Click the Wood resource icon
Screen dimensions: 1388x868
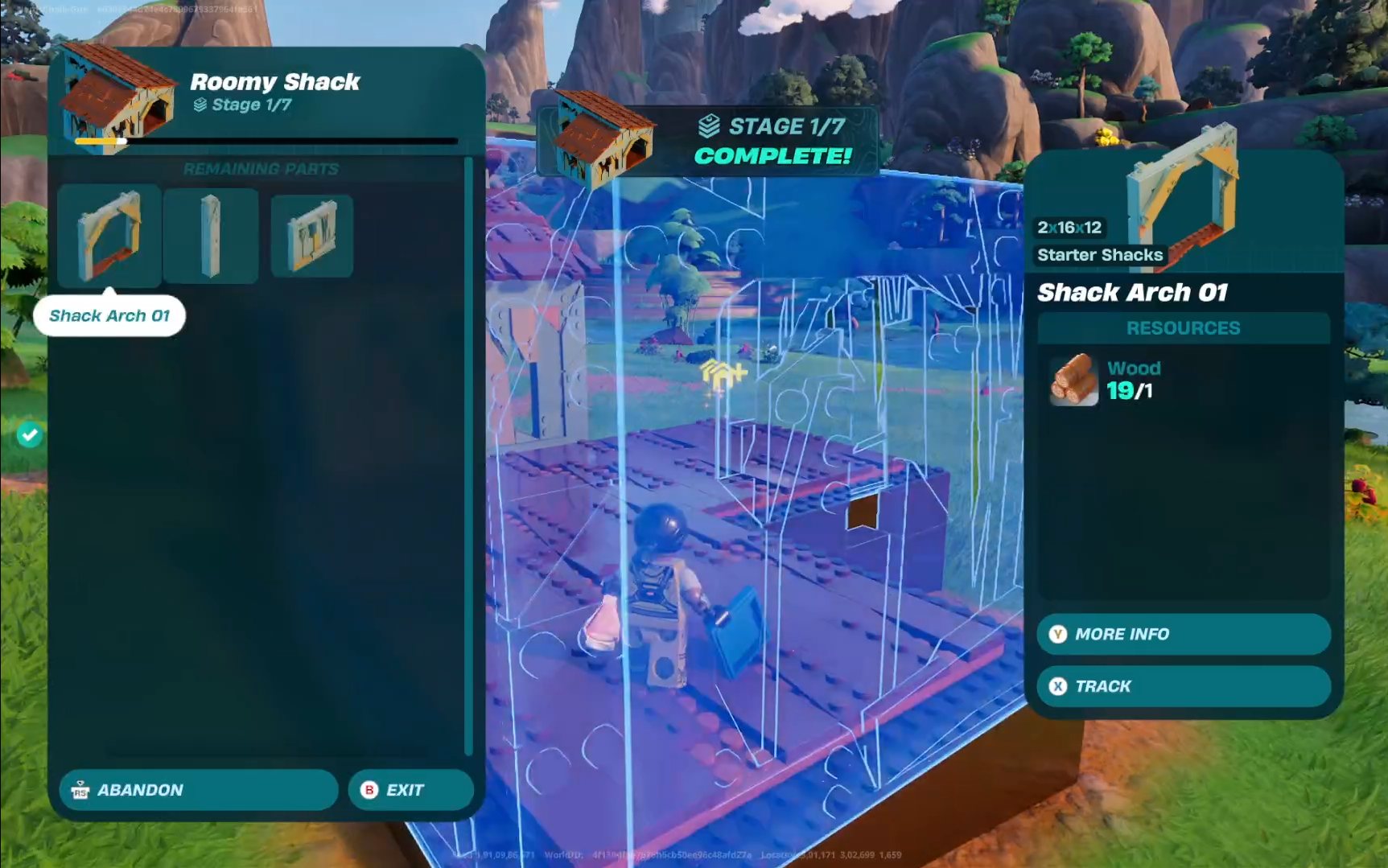point(1074,380)
